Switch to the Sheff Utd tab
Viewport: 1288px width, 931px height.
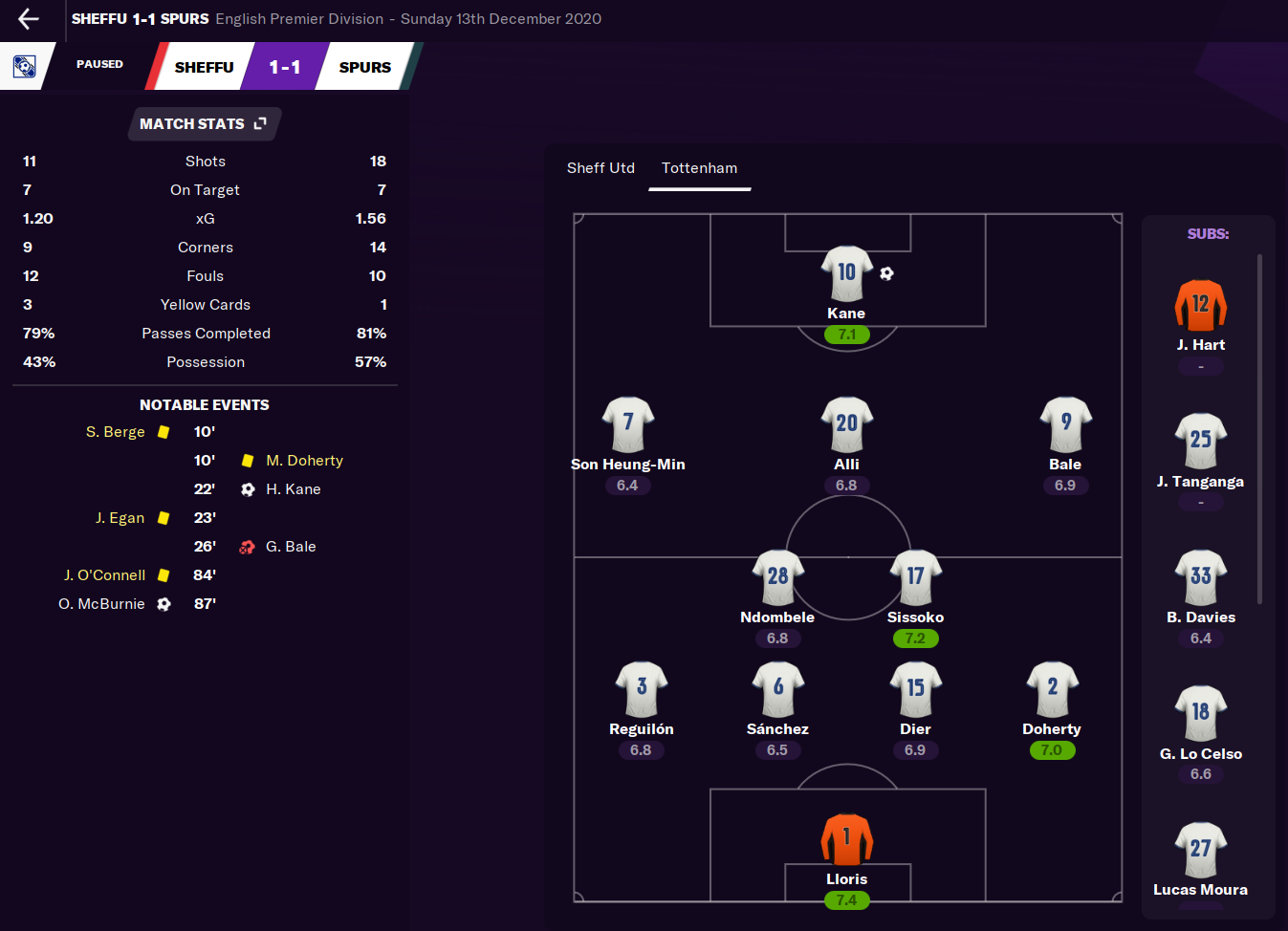(x=600, y=168)
